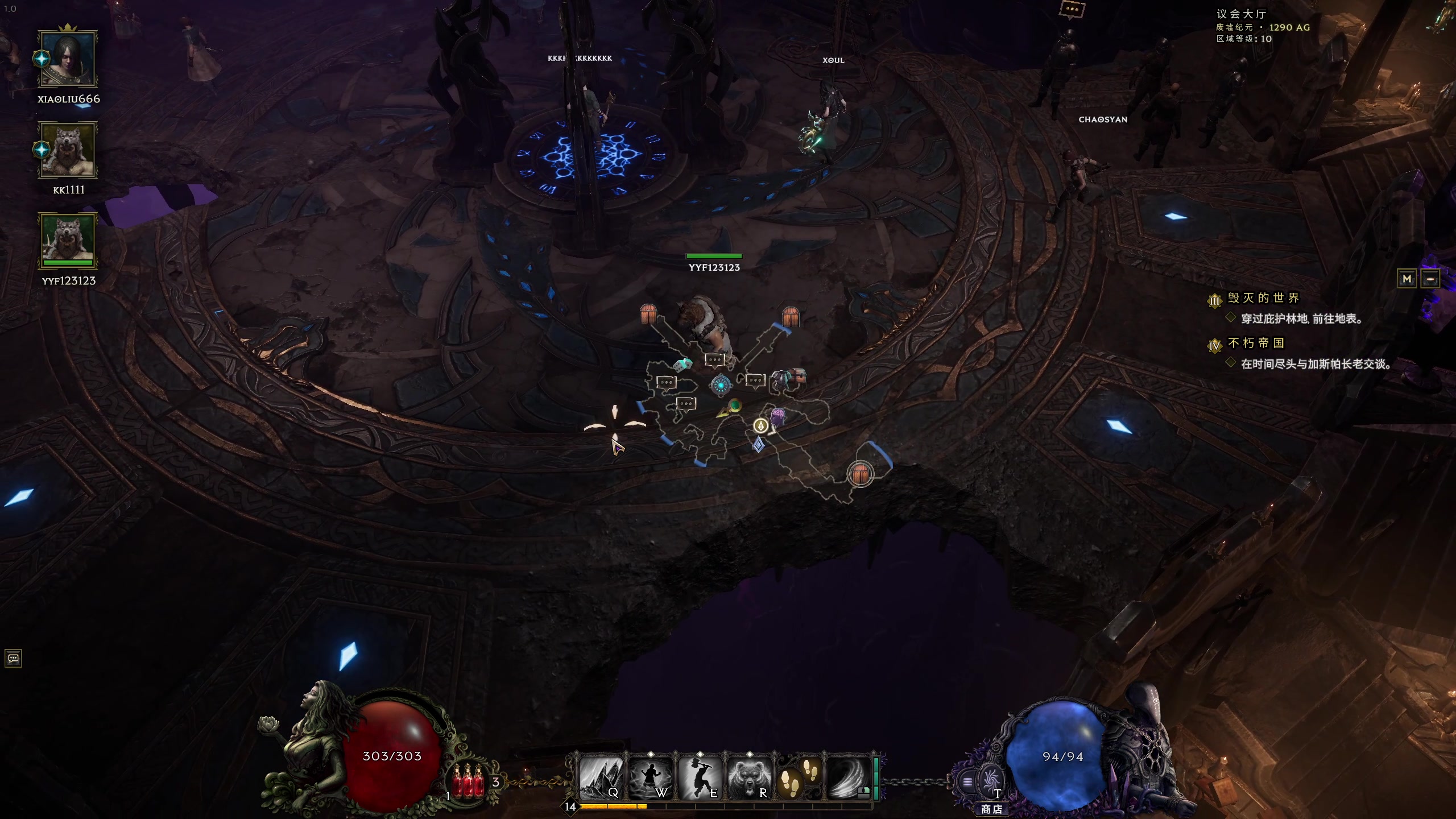Select the large footprints move slot
The image size is (1456, 819).
point(799,777)
